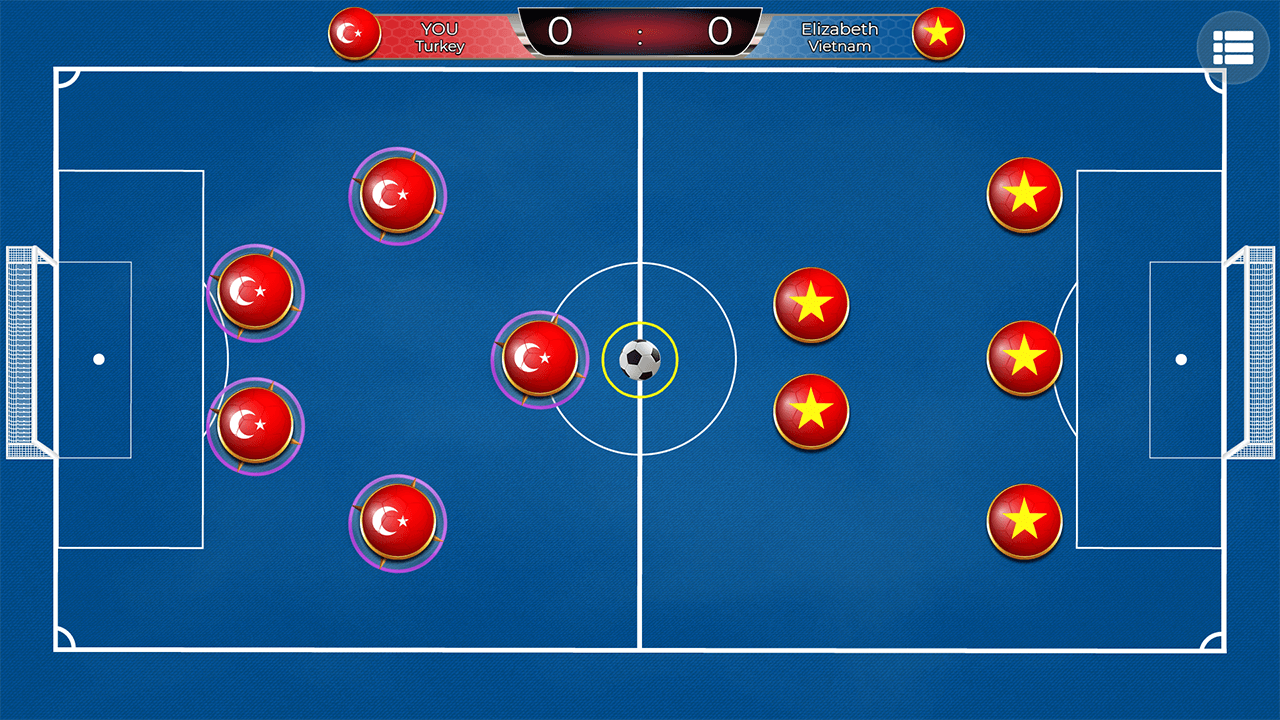
Task: Select the bottom Vietnam defender piece
Action: coord(1024,521)
